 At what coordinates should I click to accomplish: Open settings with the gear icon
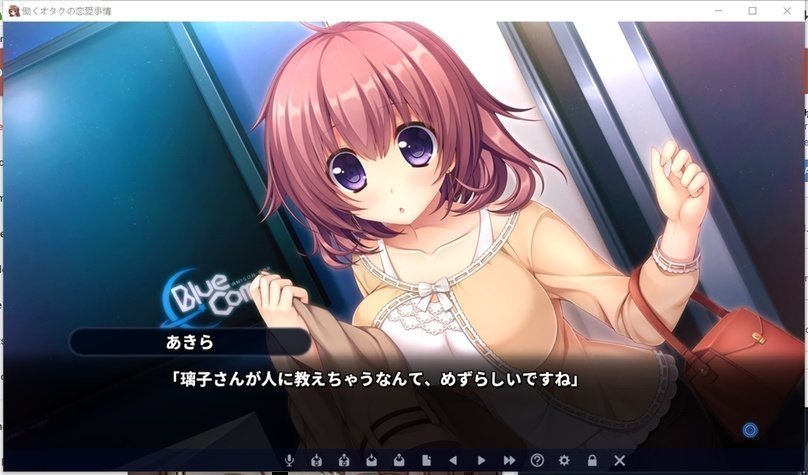[x=564, y=460]
